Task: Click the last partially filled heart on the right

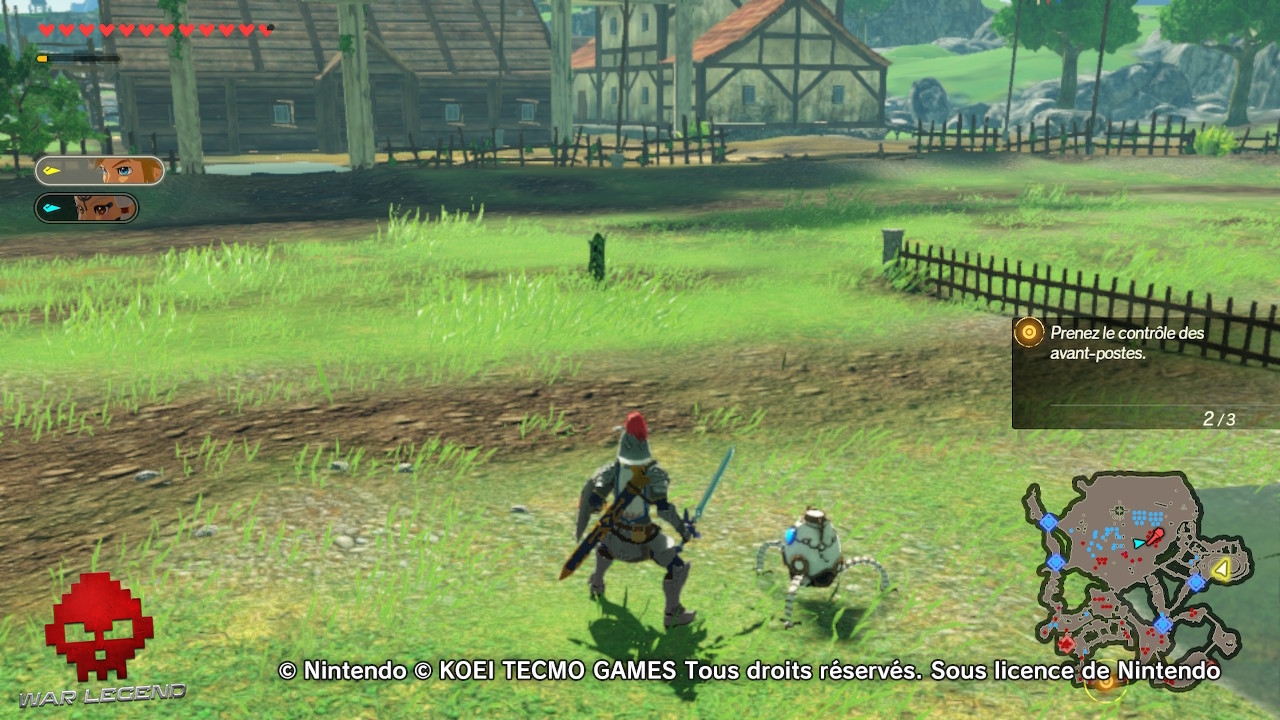Action: pos(264,29)
